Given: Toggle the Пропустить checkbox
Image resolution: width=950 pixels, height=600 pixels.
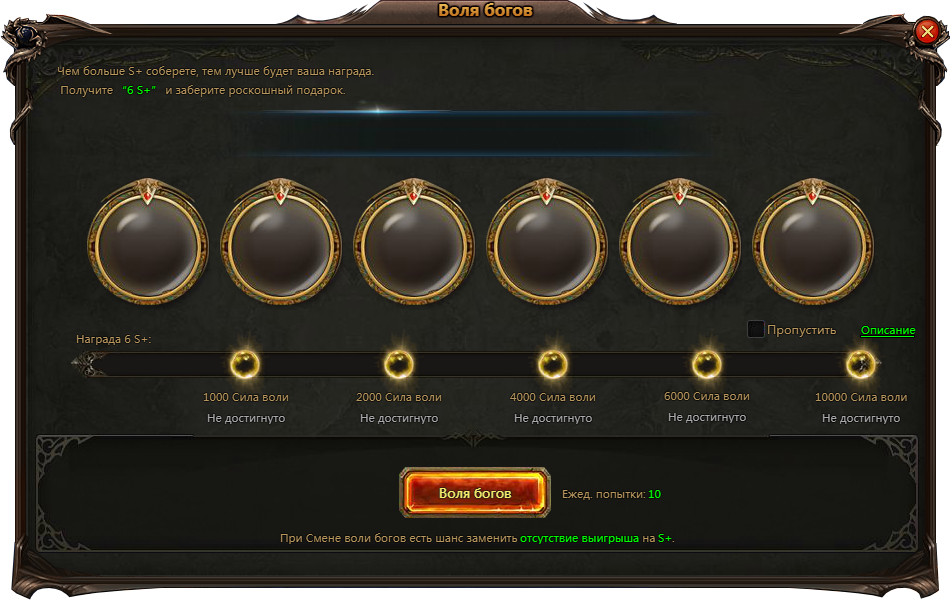Looking at the screenshot, I should coord(756,329).
